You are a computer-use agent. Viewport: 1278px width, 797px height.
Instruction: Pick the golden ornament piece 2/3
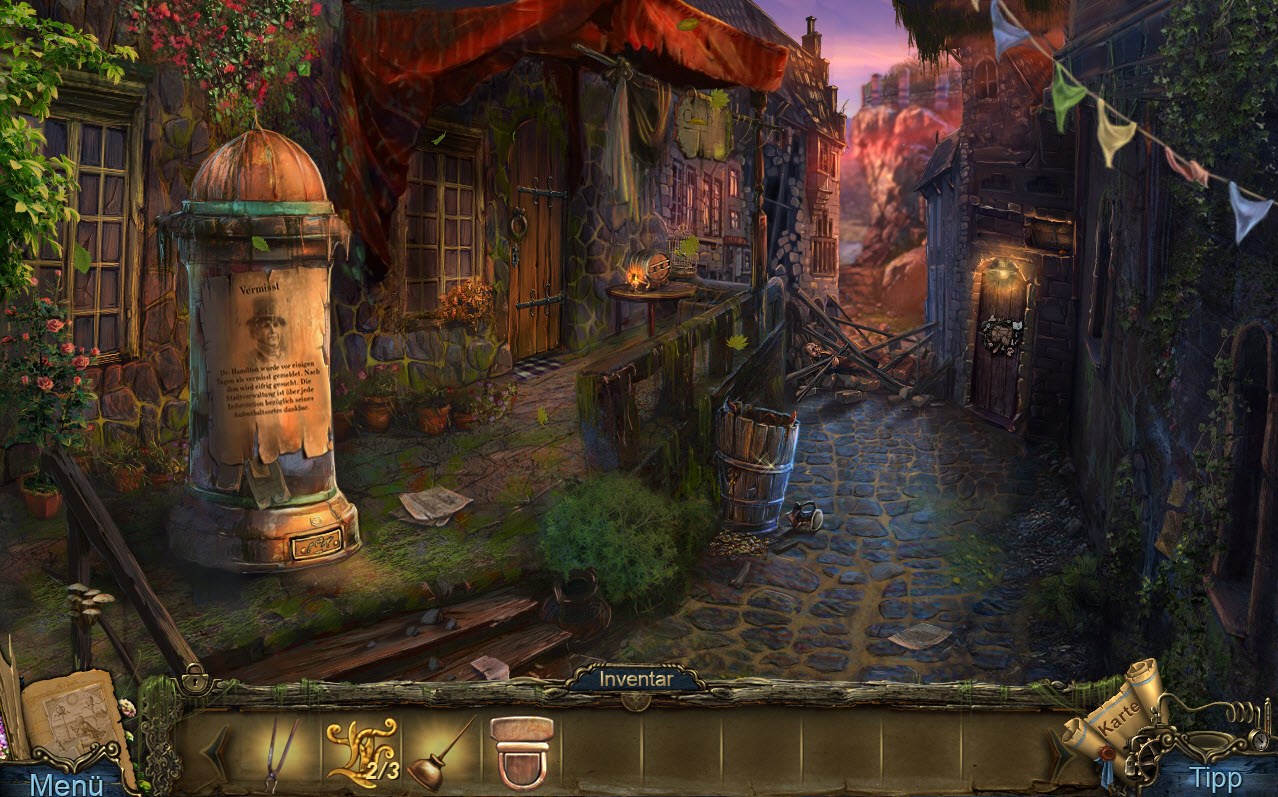[x=361, y=752]
